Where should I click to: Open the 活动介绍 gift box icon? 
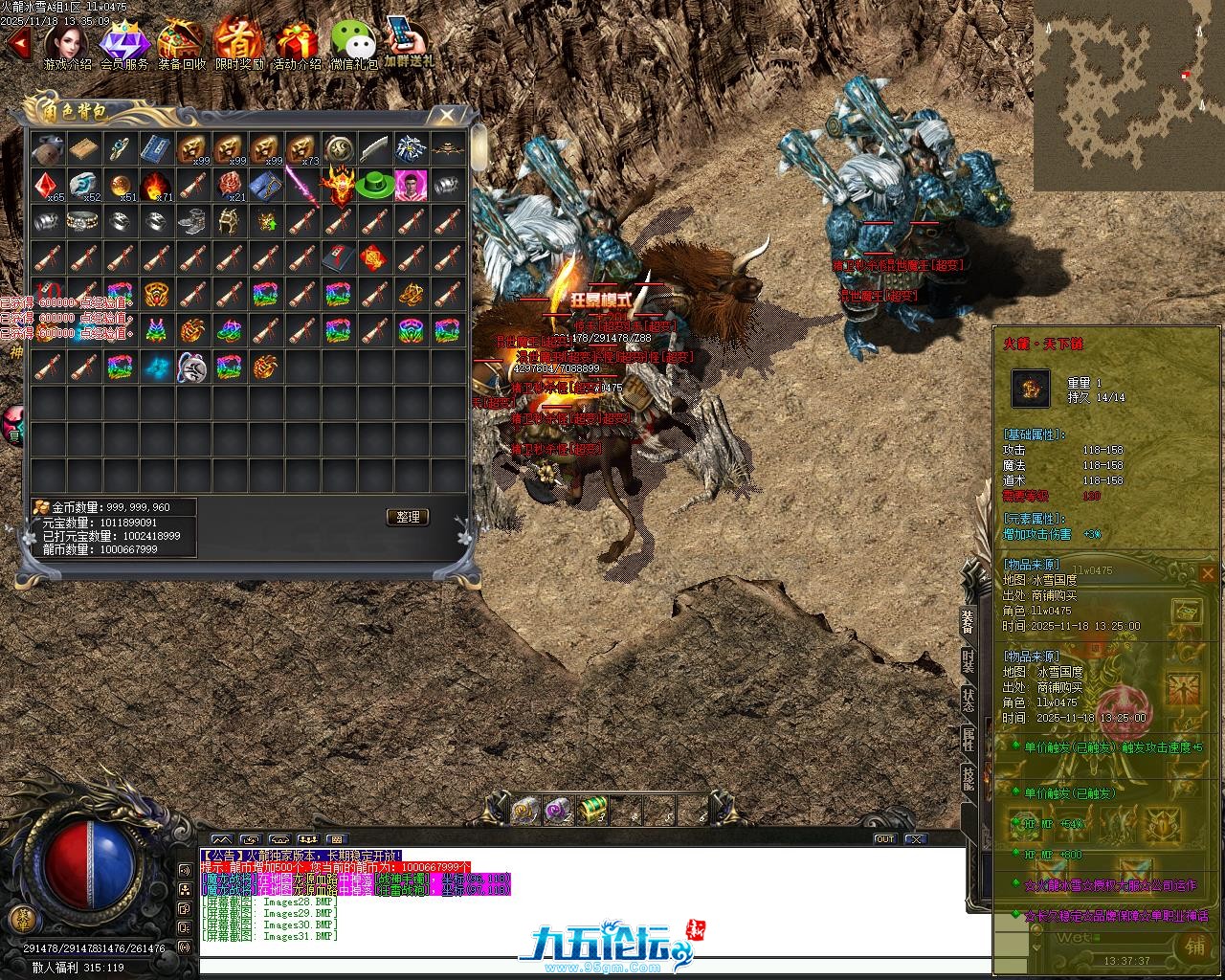click(x=297, y=43)
